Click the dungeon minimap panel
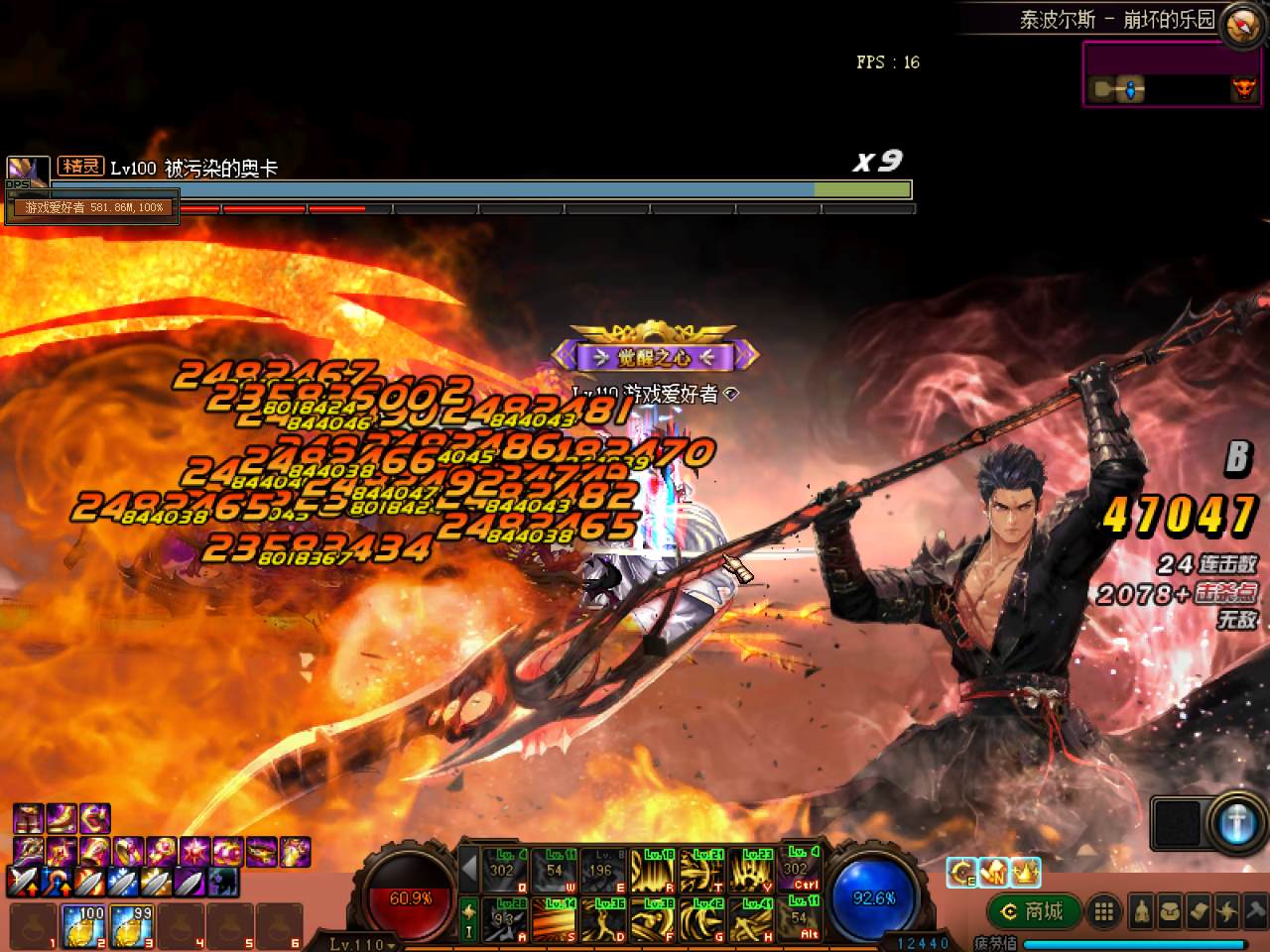 click(x=1171, y=74)
